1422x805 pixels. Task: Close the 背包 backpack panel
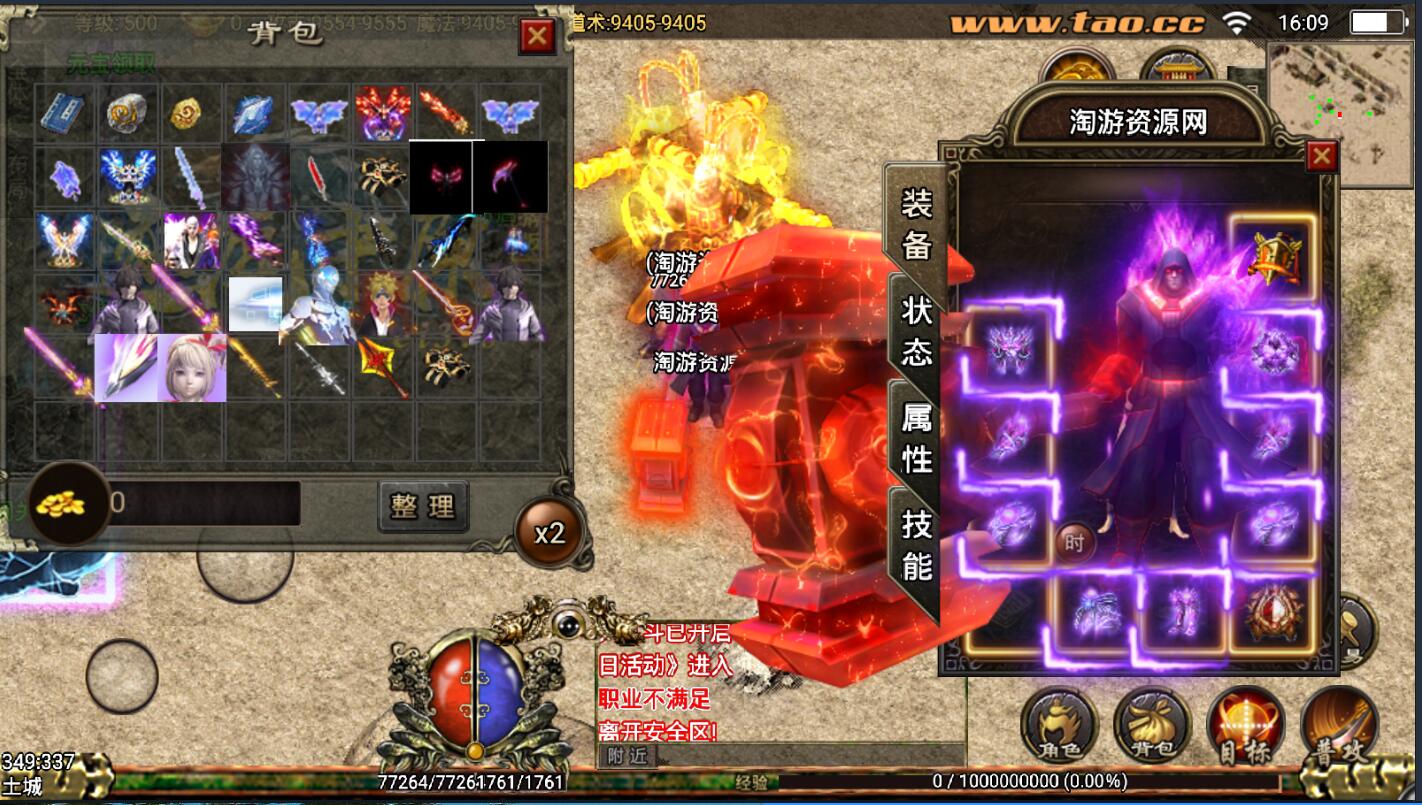[538, 37]
